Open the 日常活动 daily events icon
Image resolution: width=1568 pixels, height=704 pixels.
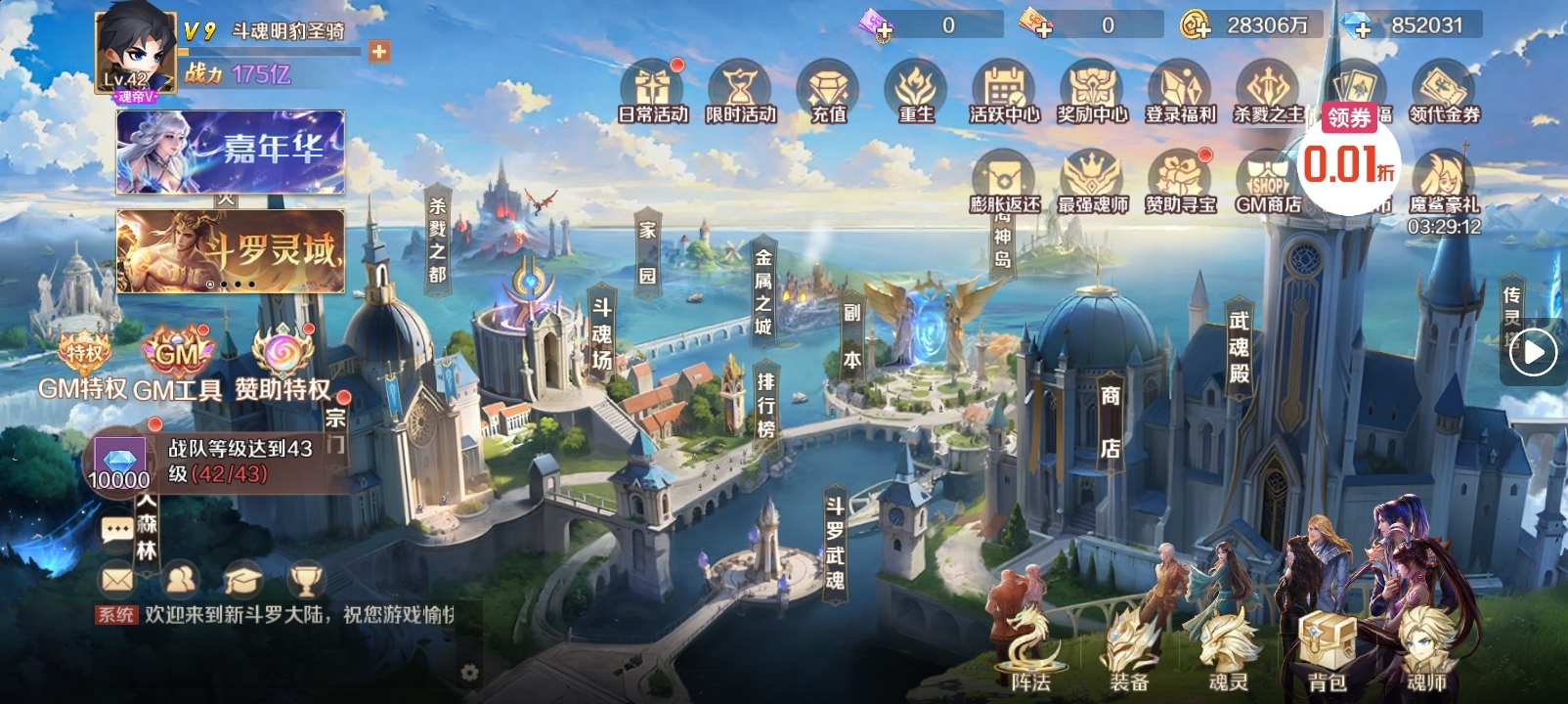(x=652, y=90)
